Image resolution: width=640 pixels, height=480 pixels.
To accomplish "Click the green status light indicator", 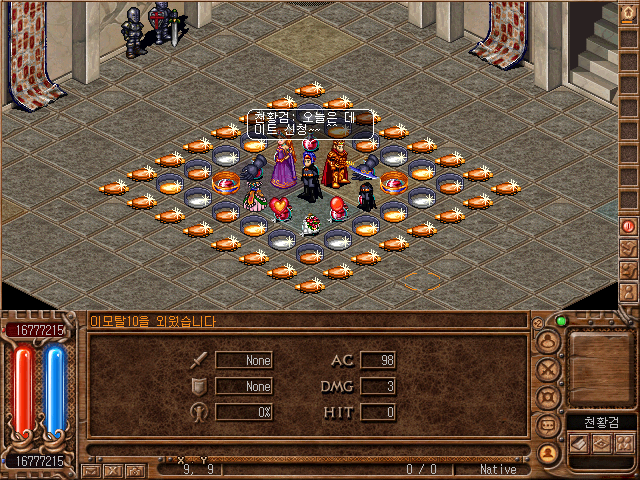I will point(561,322).
